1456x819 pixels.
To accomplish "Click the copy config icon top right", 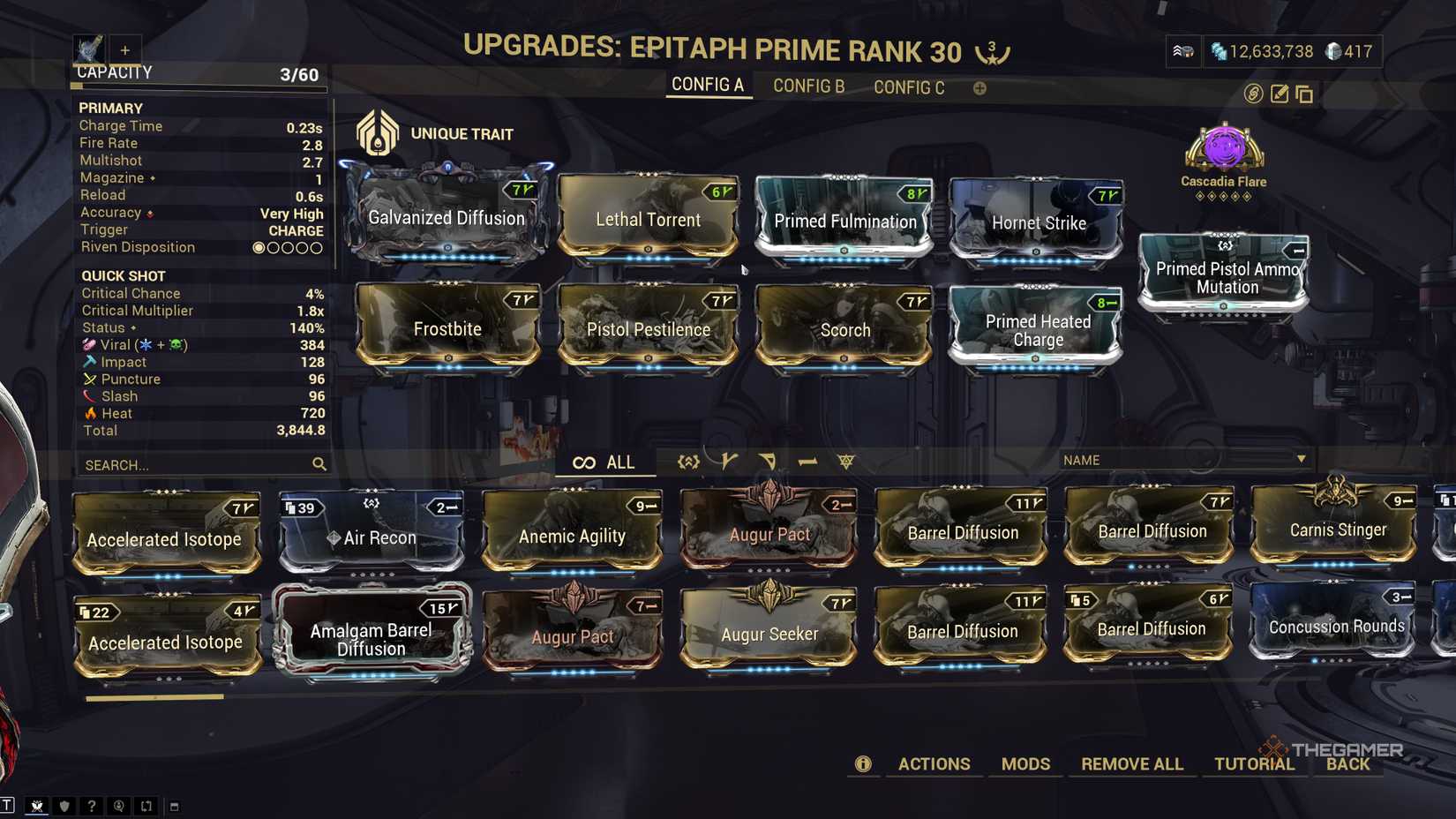I will click(1304, 94).
